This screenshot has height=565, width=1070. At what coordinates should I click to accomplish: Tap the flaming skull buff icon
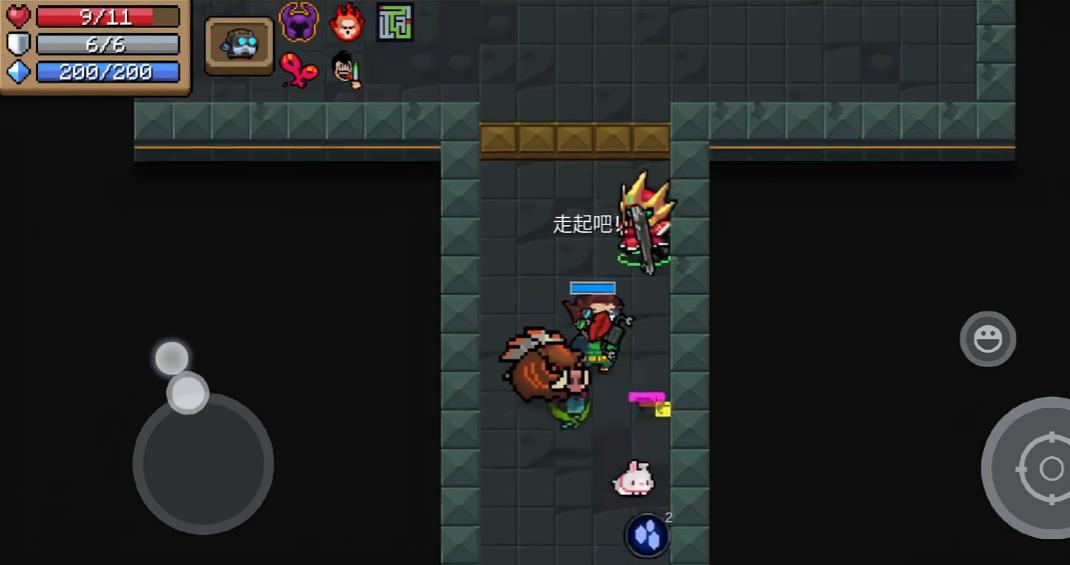(x=347, y=21)
